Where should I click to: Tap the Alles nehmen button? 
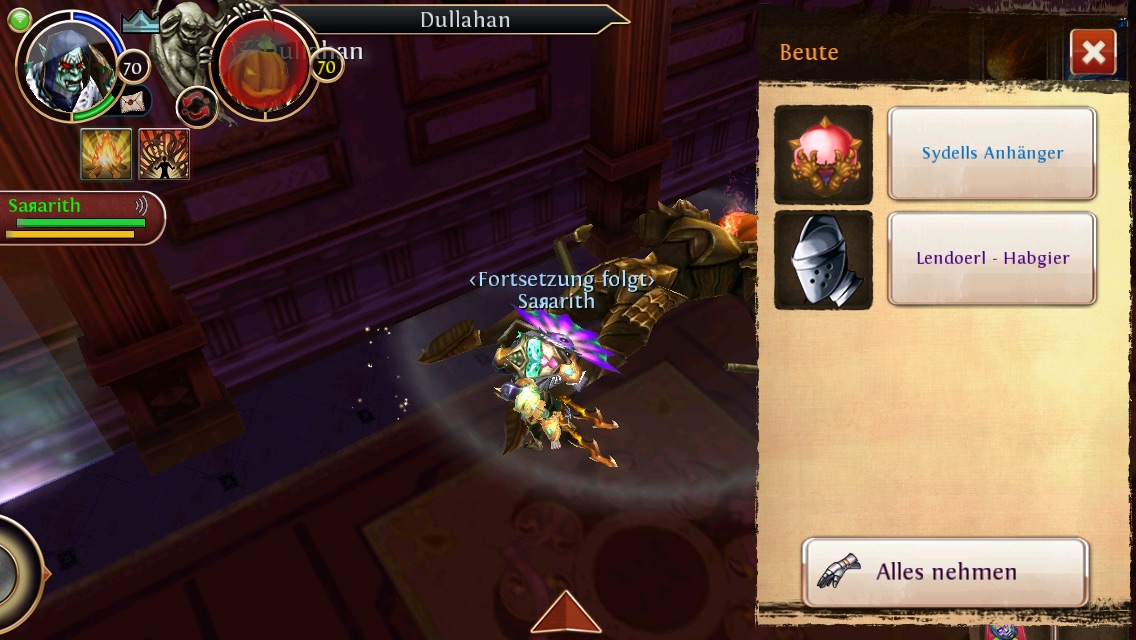pos(945,572)
